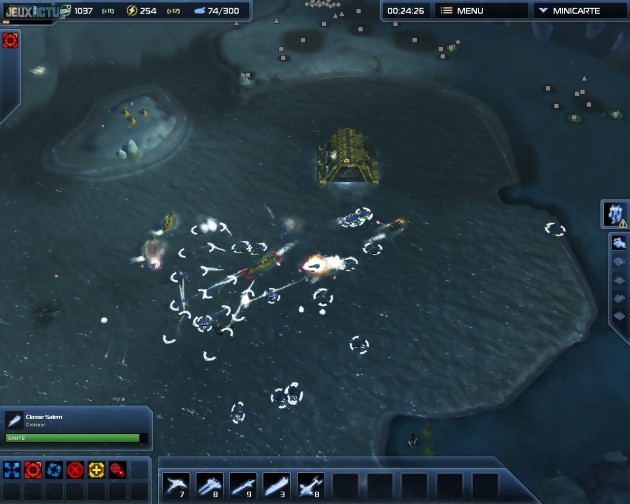Activate the red crosshair attack command
Image resolution: width=630 pixels, height=504 pixels.
pos(33,469)
